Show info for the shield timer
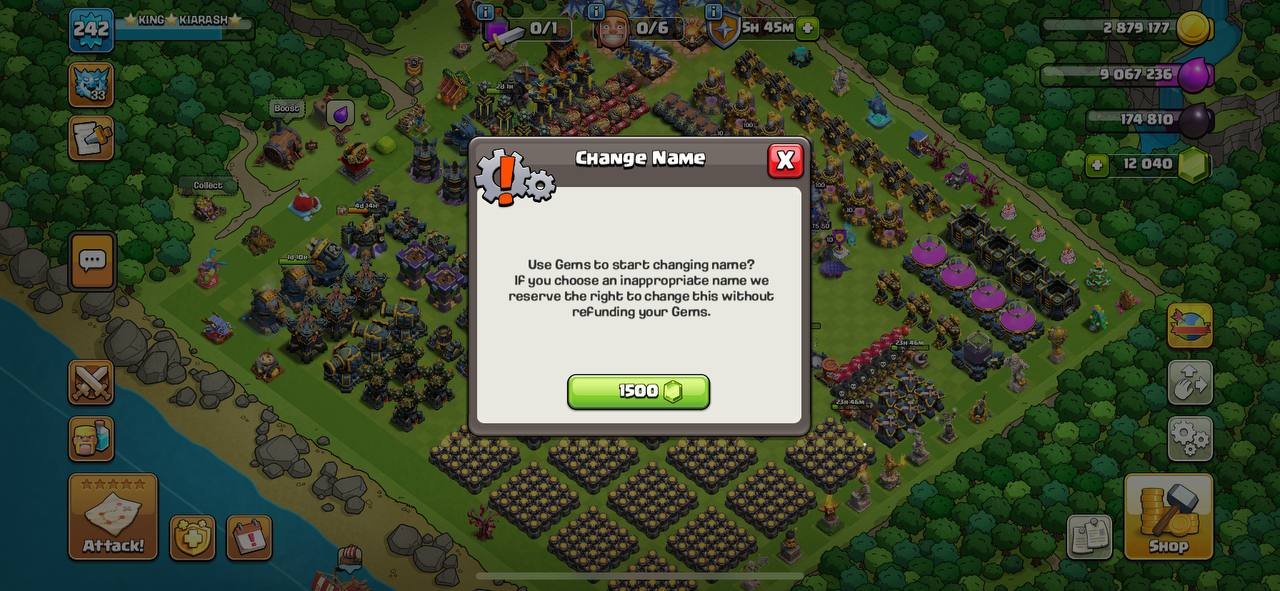Viewport: 1280px width, 591px height. click(x=713, y=12)
